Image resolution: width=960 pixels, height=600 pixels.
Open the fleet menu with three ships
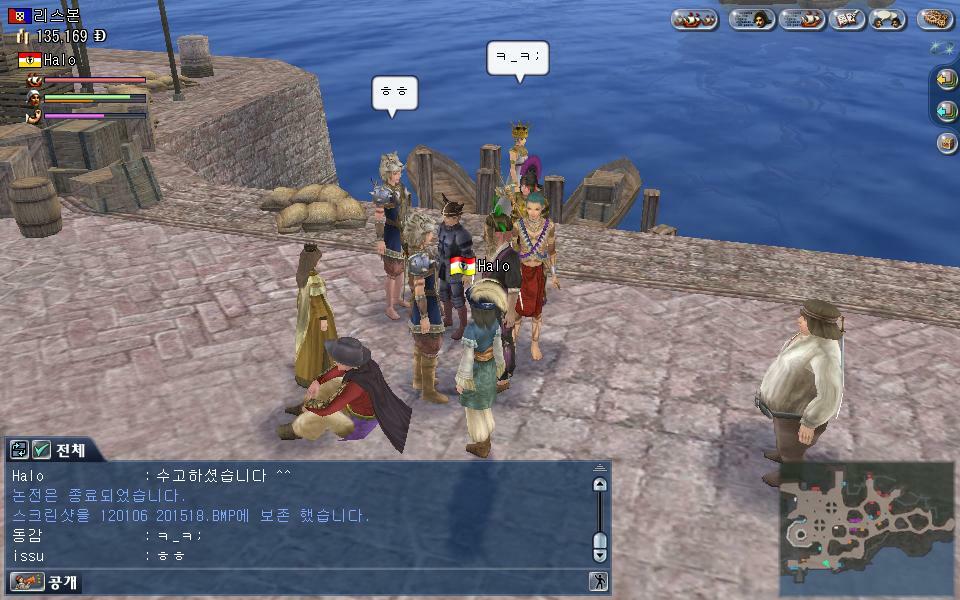pyautogui.click(x=694, y=19)
